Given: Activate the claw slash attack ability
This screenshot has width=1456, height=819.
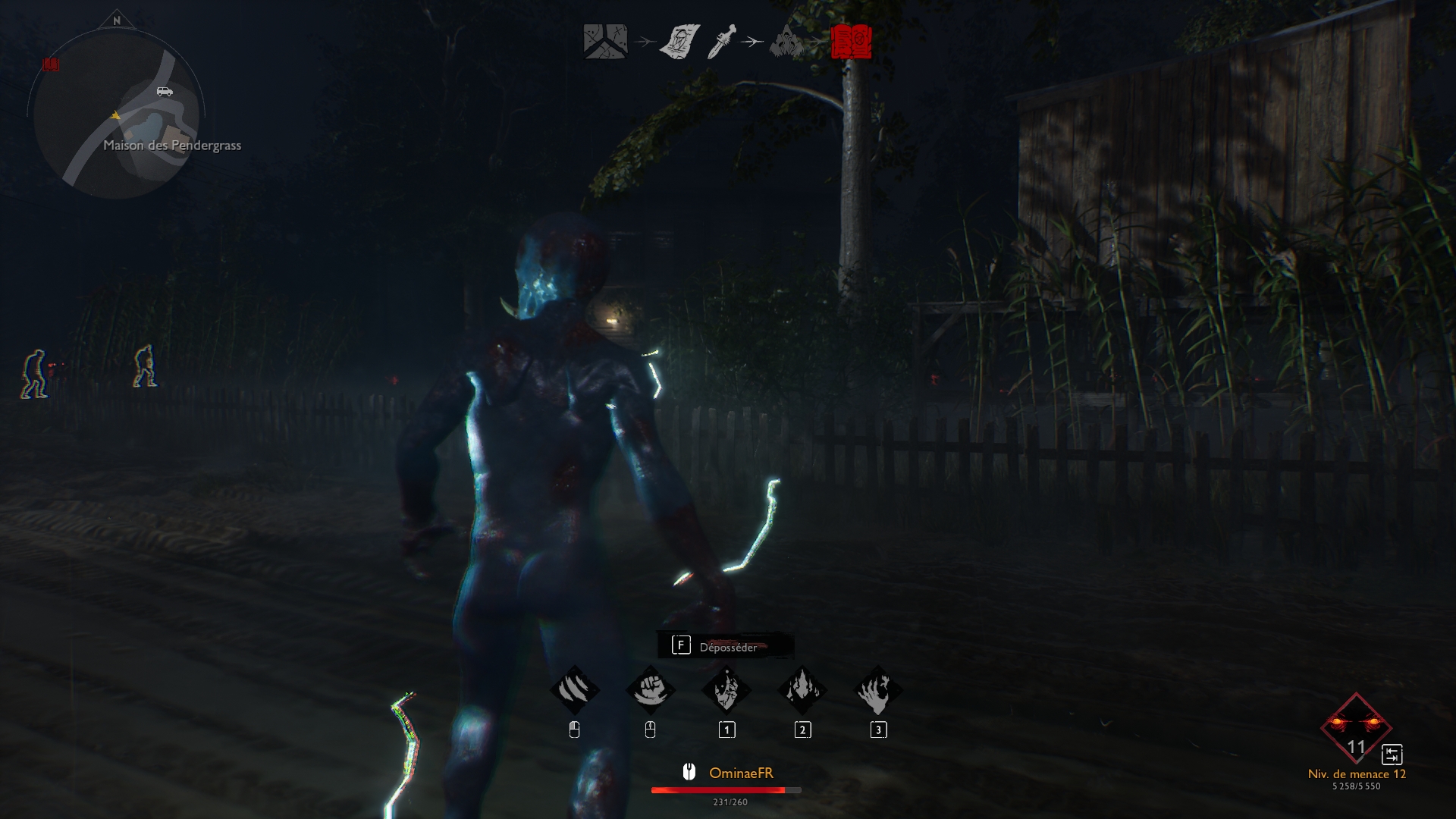Looking at the screenshot, I should pos(575,691).
